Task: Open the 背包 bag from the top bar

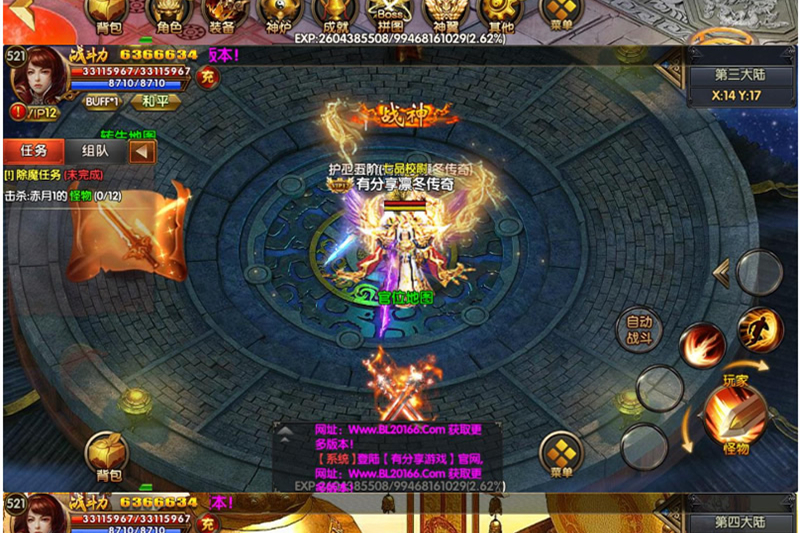Action: click(105, 15)
